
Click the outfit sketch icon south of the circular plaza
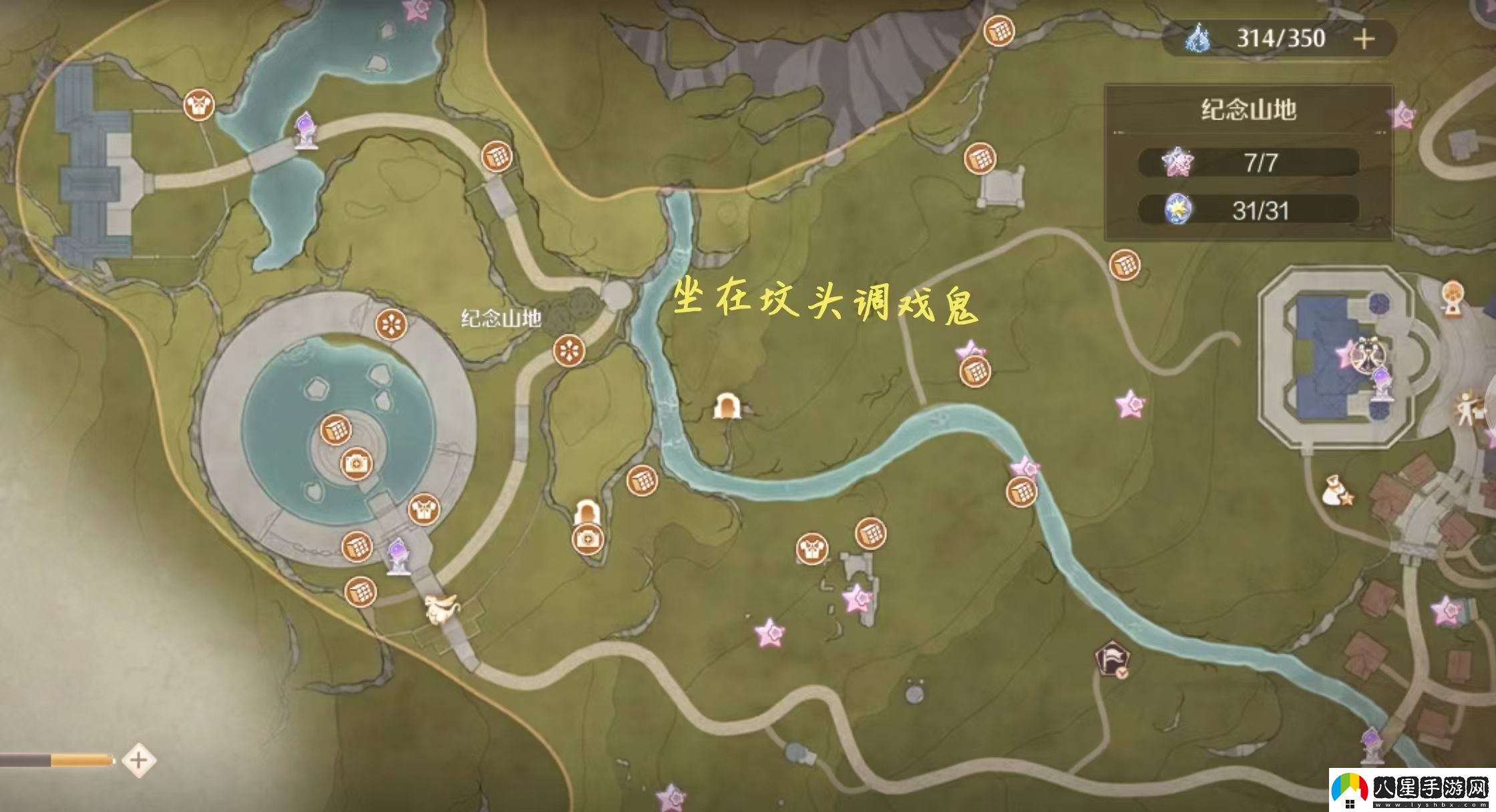[x=423, y=510]
